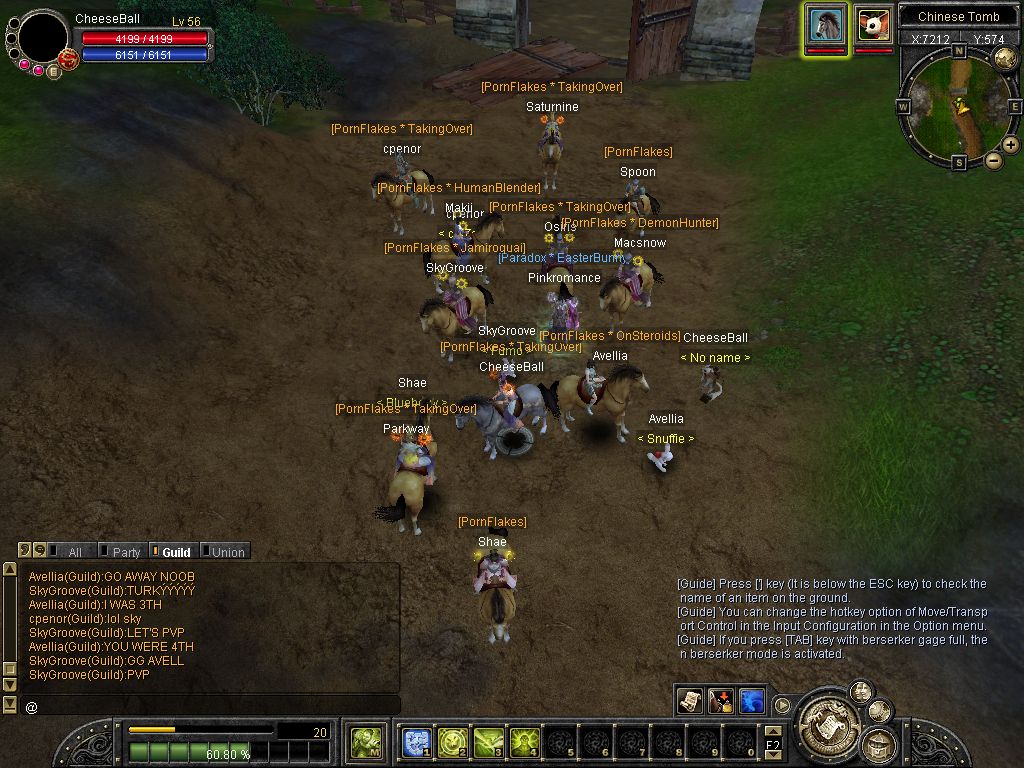Switch to the All chat tab

pos(68,552)
